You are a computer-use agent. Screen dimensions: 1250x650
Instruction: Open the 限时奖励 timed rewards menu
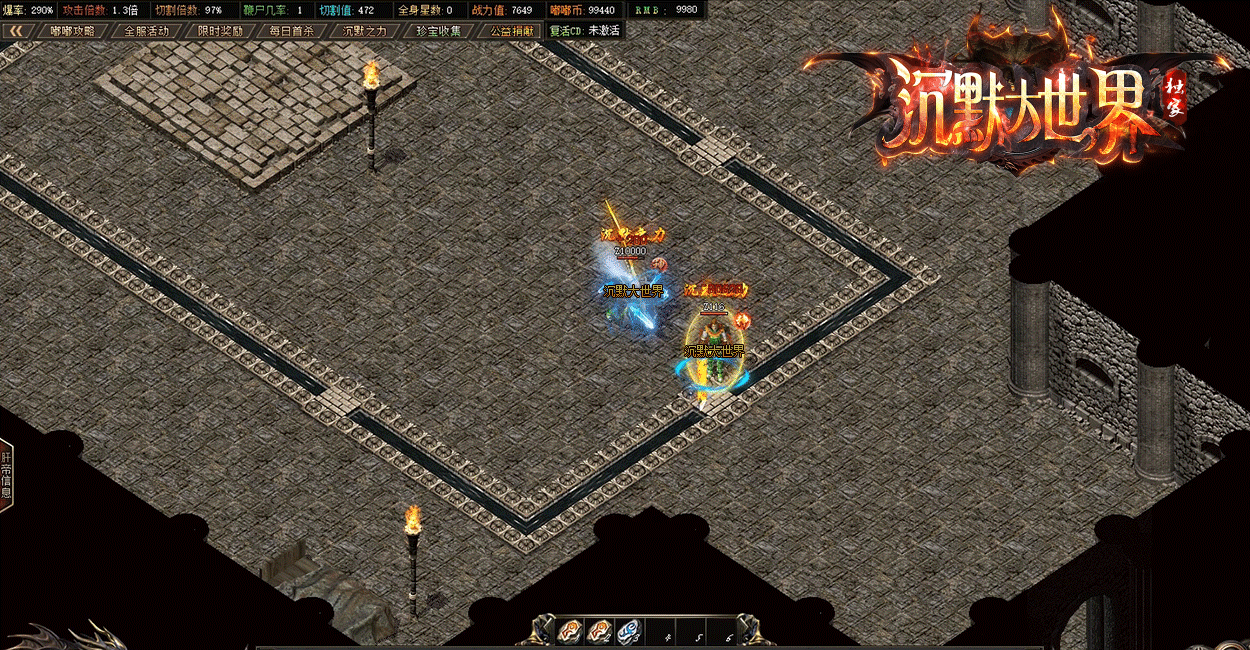pos(220,30)
